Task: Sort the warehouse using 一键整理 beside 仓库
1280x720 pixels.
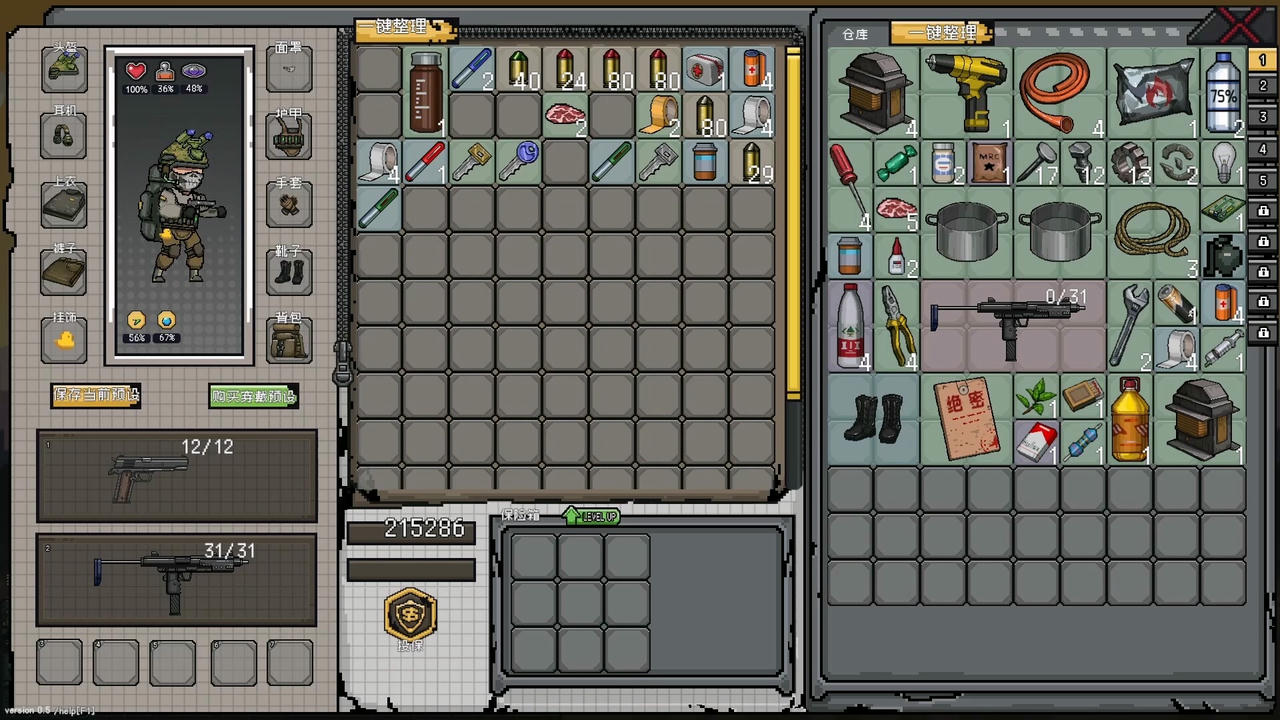Action: [x=940, y=33]
